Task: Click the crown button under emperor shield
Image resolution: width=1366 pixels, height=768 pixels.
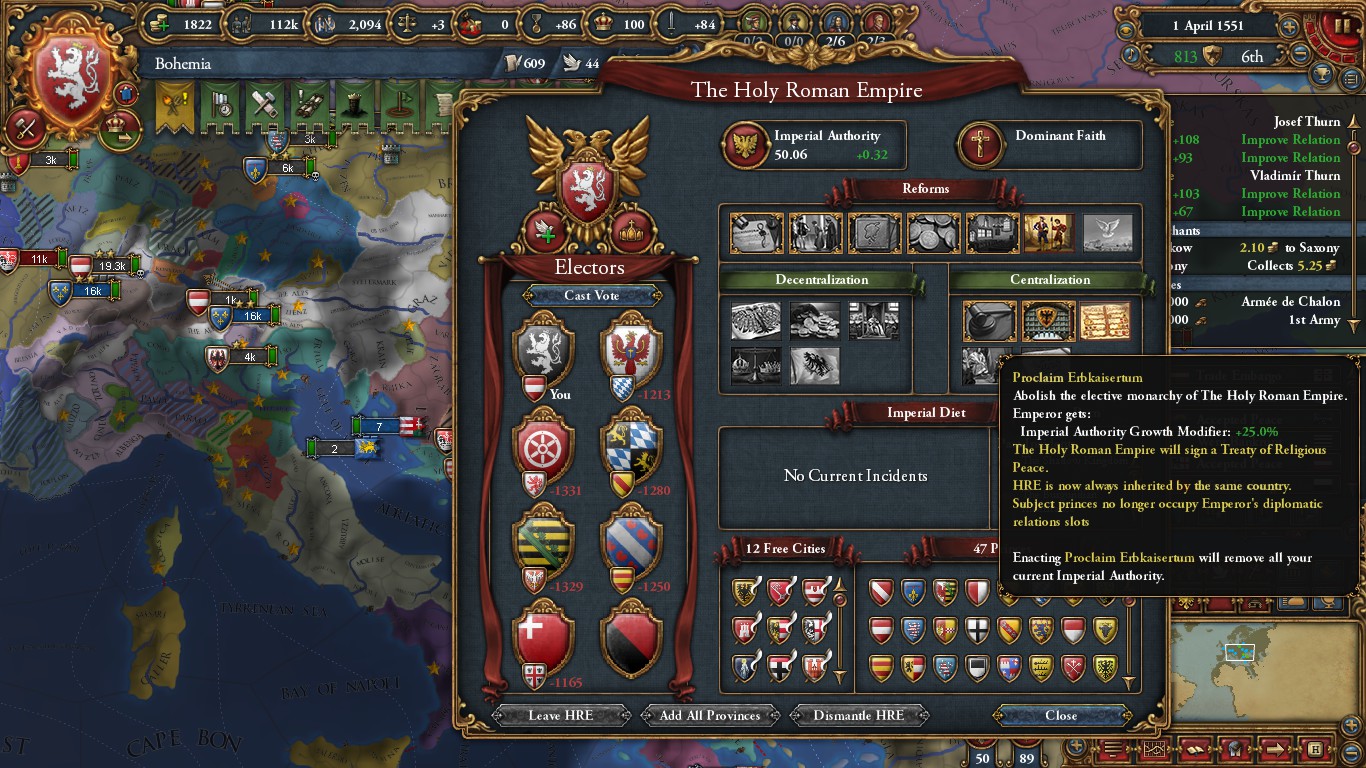Action: (632, 232)
